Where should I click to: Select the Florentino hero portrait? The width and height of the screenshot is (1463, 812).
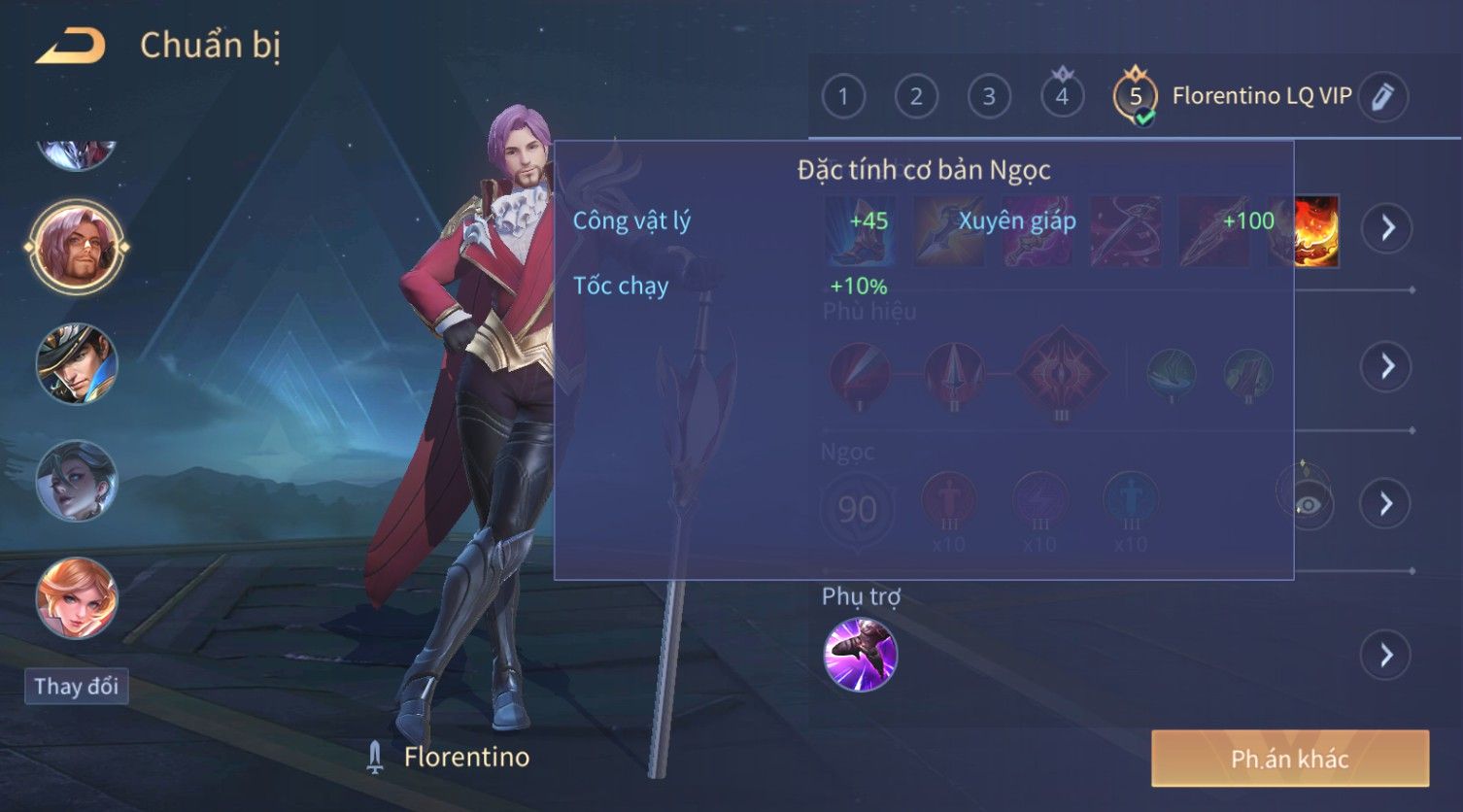click(x=77, y=248)
